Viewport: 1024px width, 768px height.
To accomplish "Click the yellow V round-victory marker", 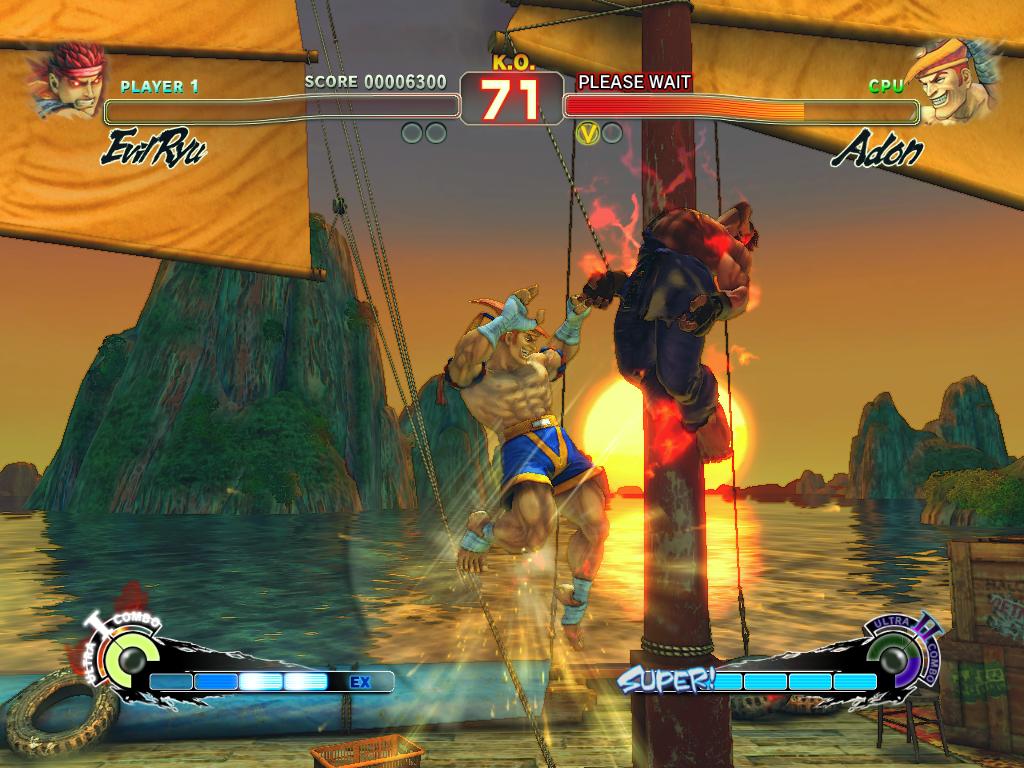I will [x=588, y=132].
